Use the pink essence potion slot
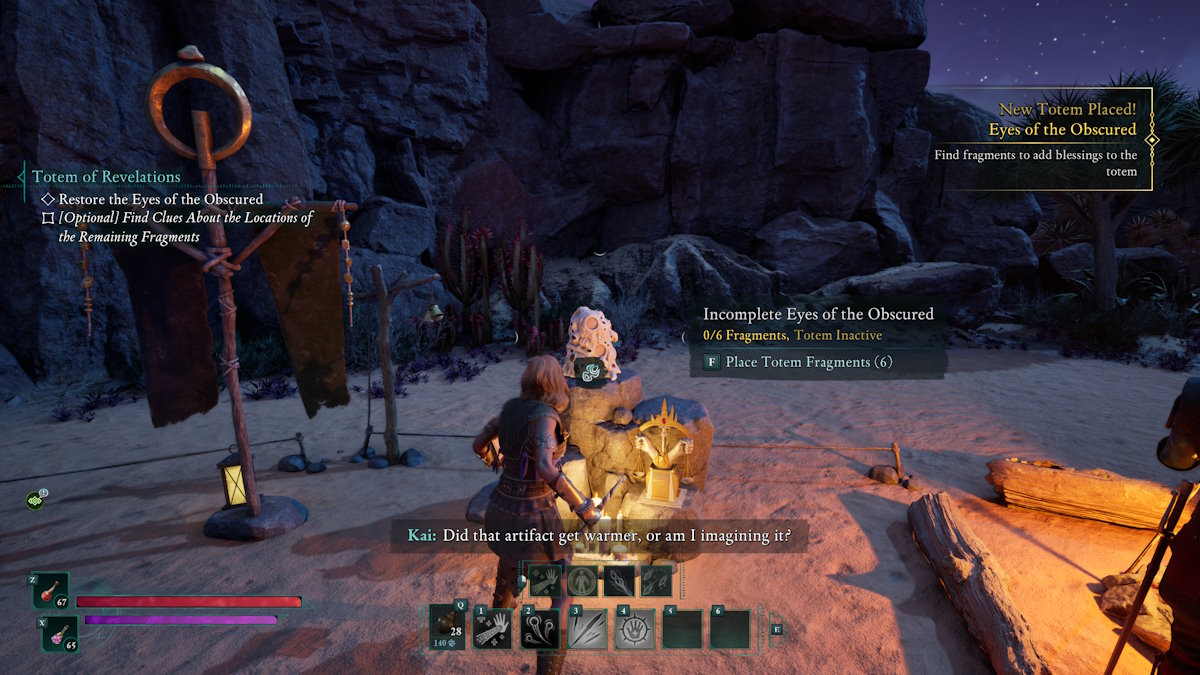 pyautogui.click(x=60, y=633)
